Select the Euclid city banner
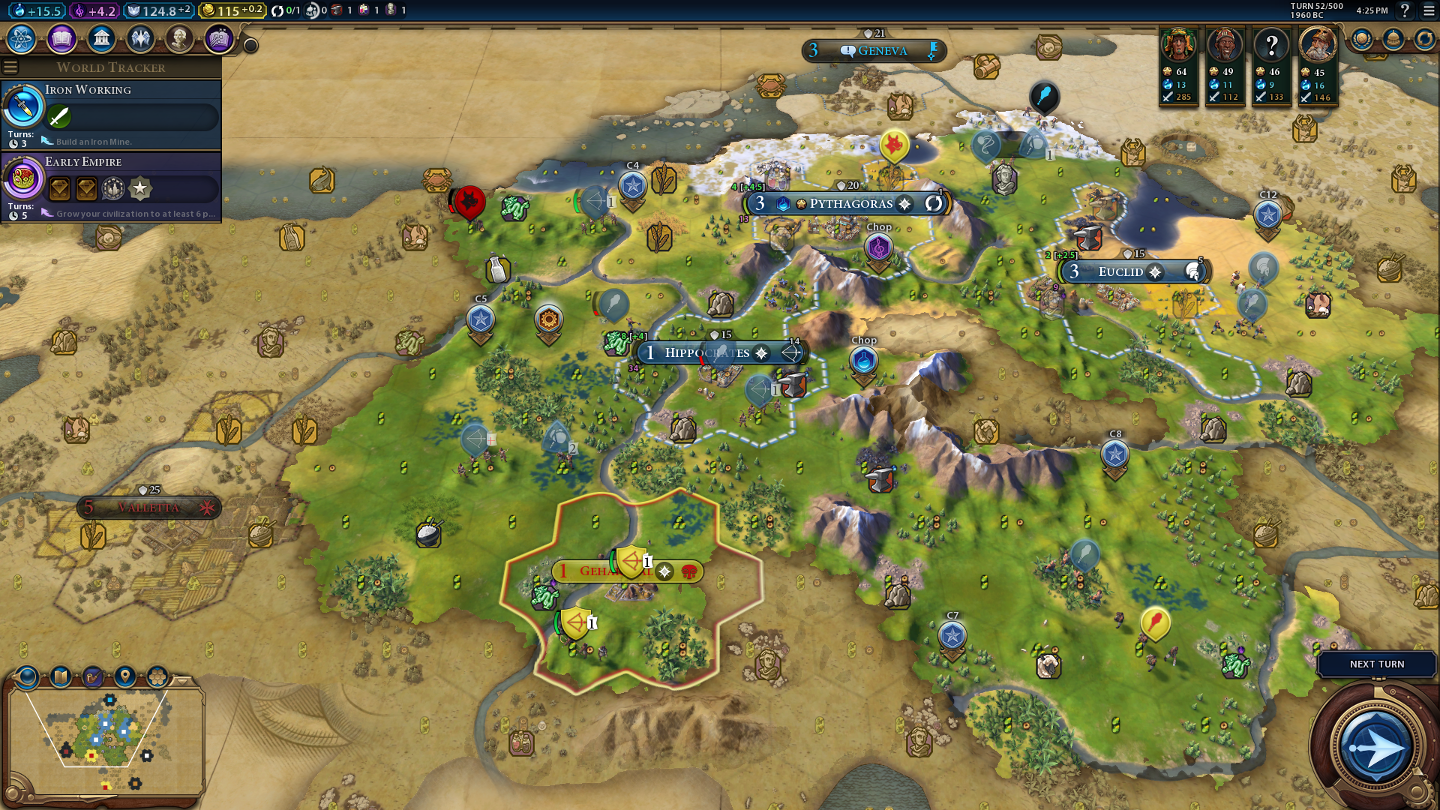 pos(1121,272)
